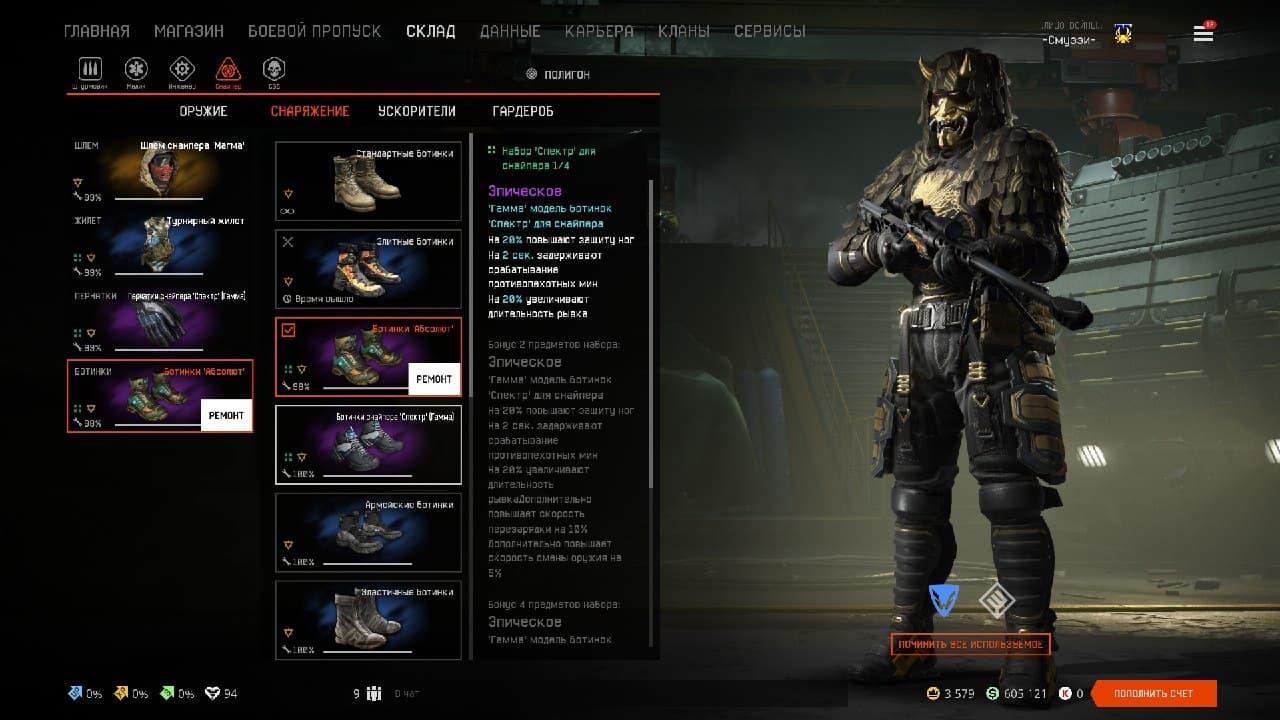Viewport: 1280px width, 720px height.
Task: Select the Штурмовик class icon
Action: tap(91, 70)
